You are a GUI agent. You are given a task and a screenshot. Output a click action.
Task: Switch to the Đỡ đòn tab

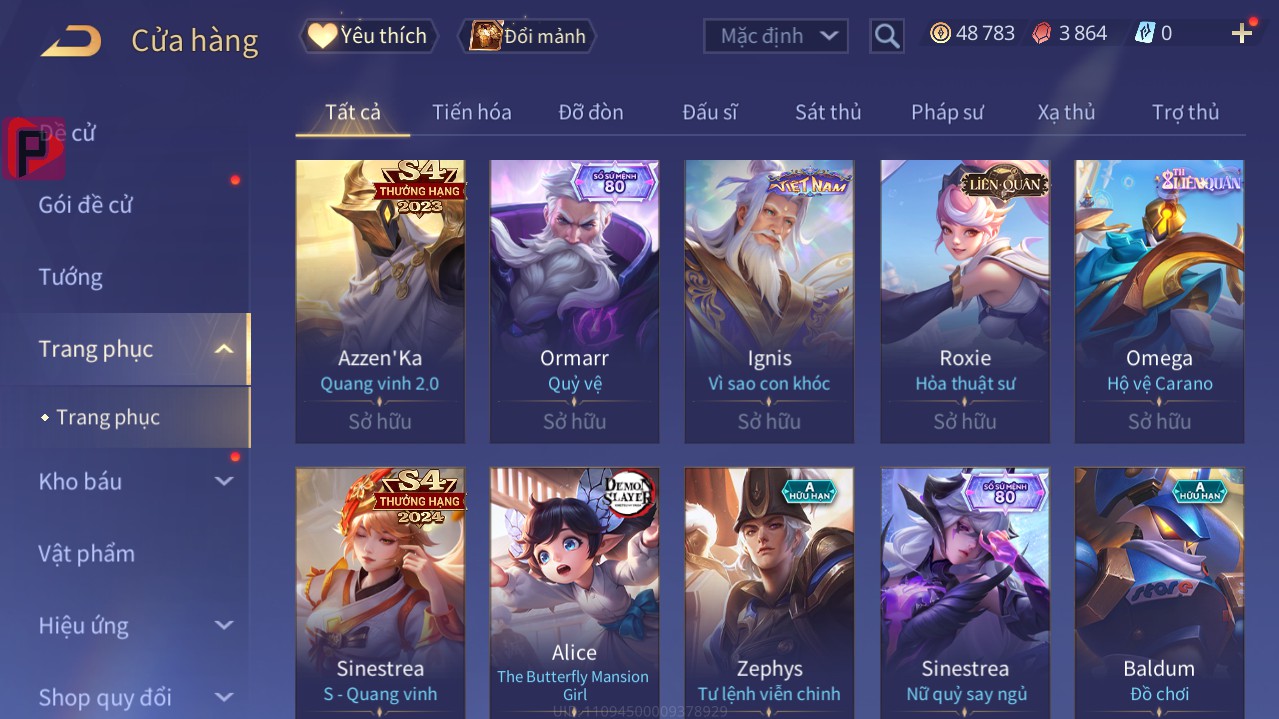(590, 112)
